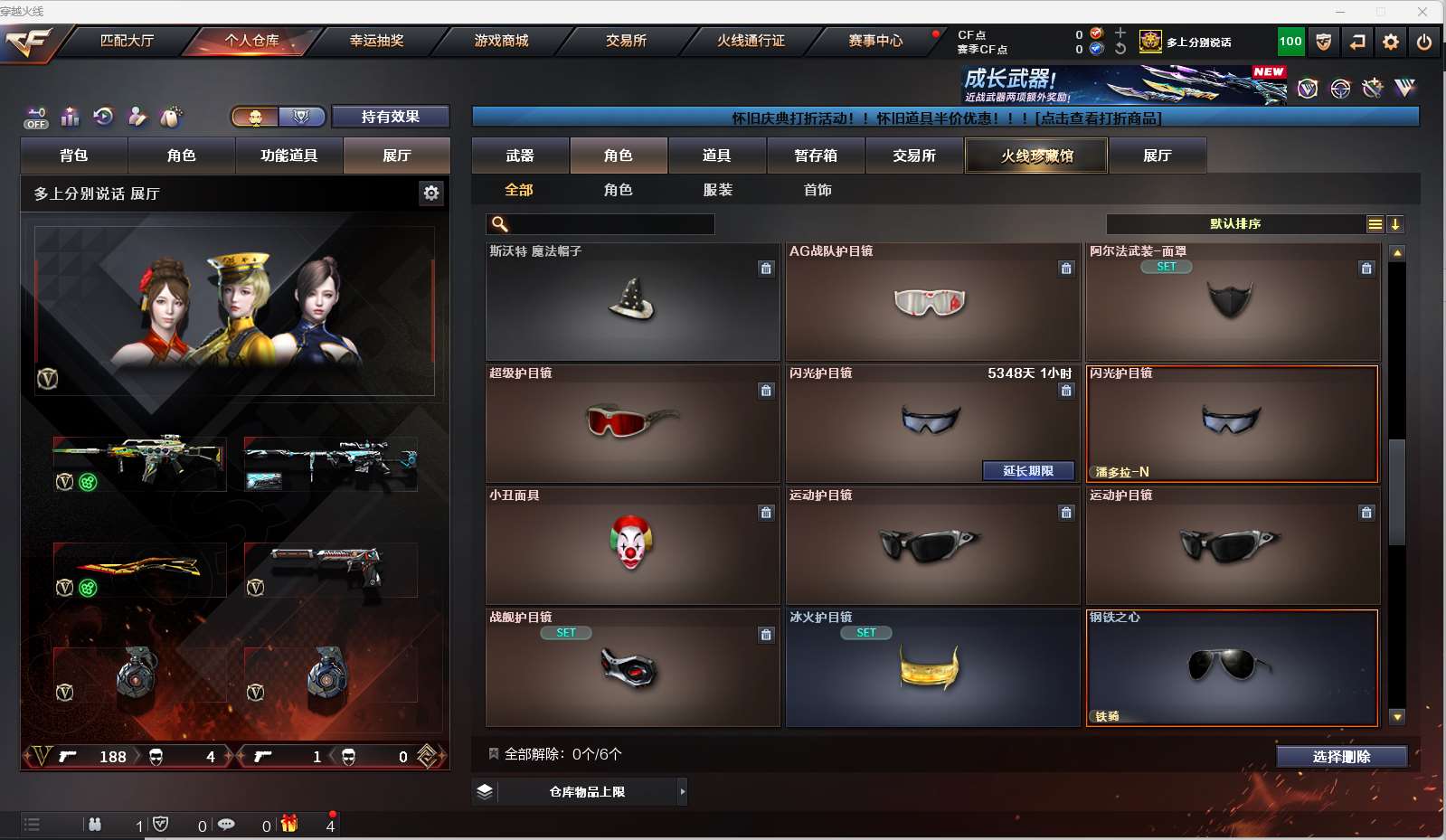Minimize the game window
1446x840 pixels.
point(1340,12)
